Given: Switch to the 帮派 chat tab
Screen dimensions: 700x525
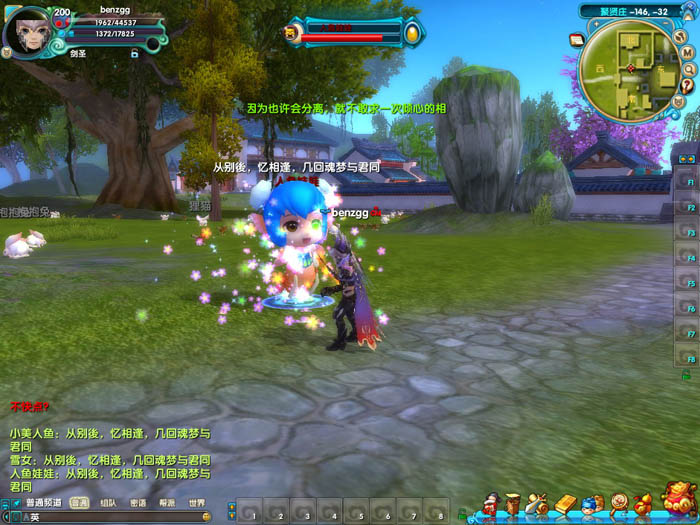Looking at the screenshot, I should pyautogui.click(x=166, y=503).
